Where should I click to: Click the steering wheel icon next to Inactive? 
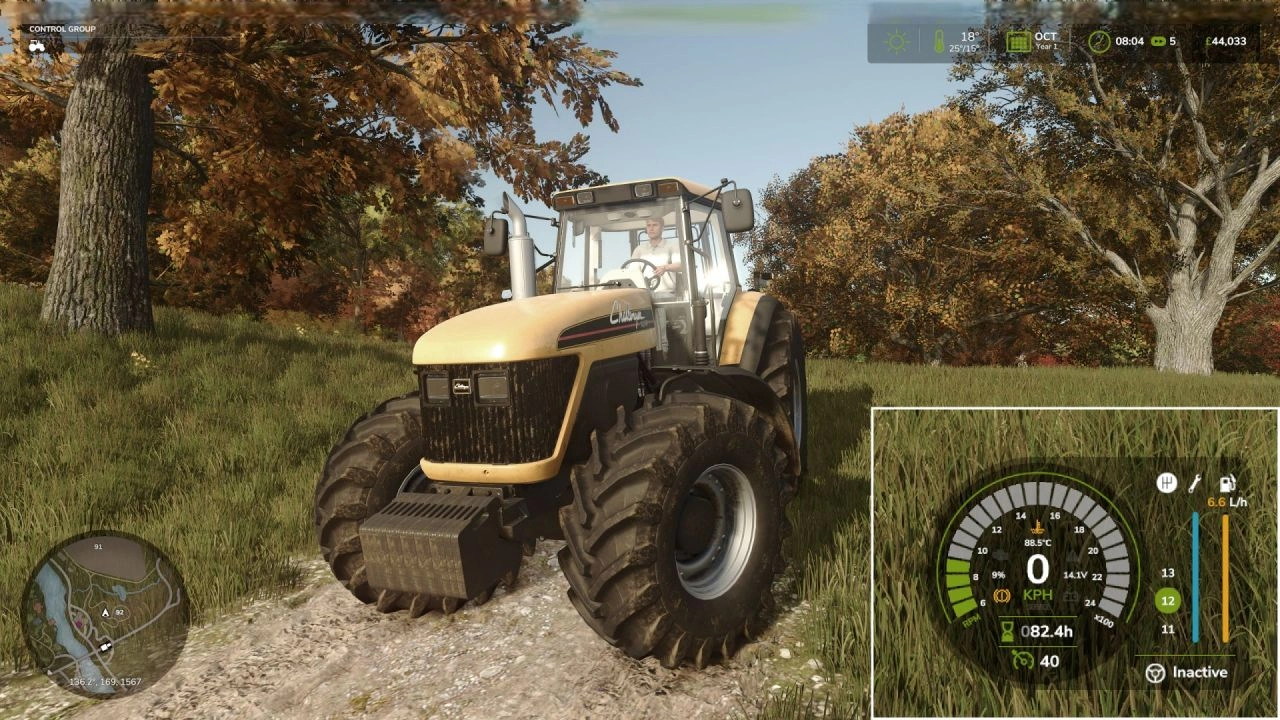tap(1156, 673)
